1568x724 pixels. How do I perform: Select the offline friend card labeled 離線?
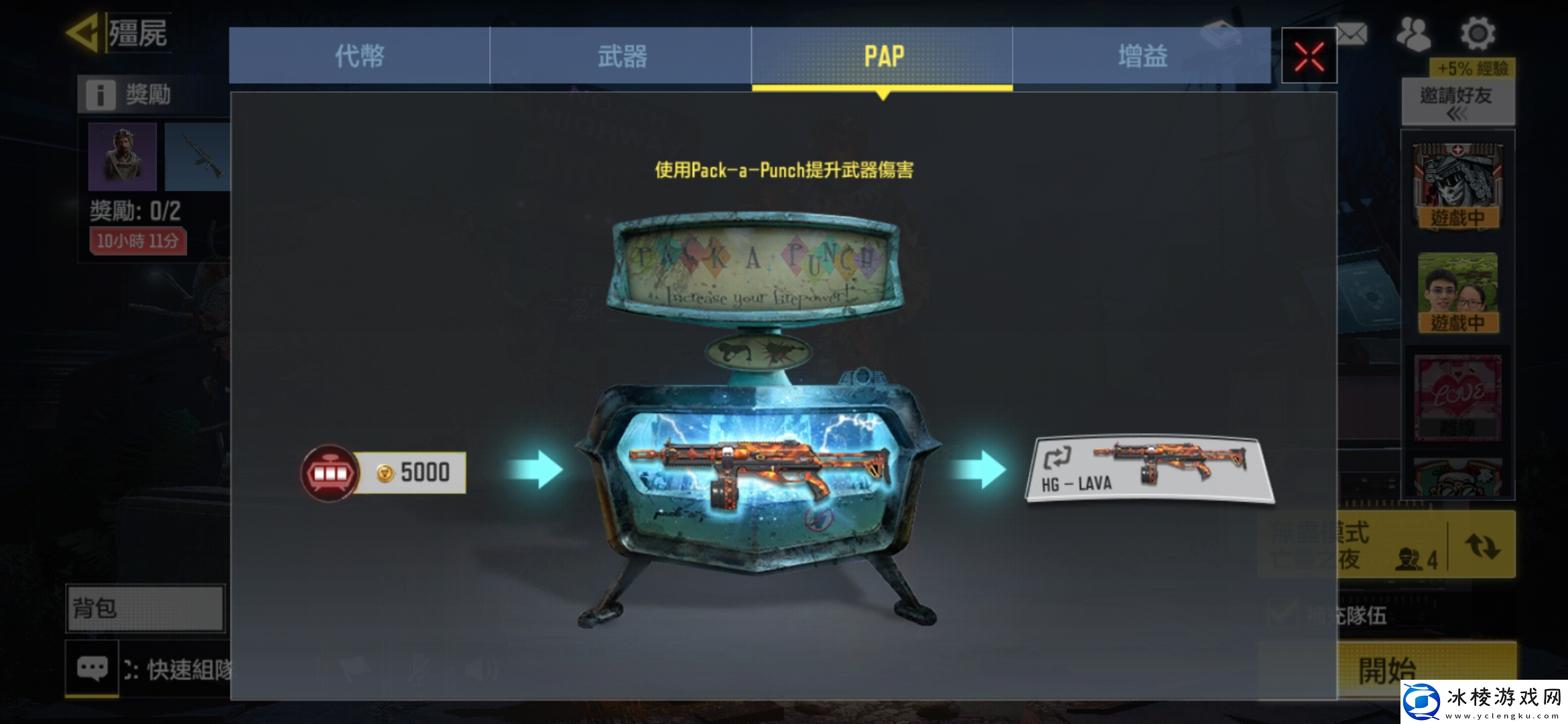1457,399
